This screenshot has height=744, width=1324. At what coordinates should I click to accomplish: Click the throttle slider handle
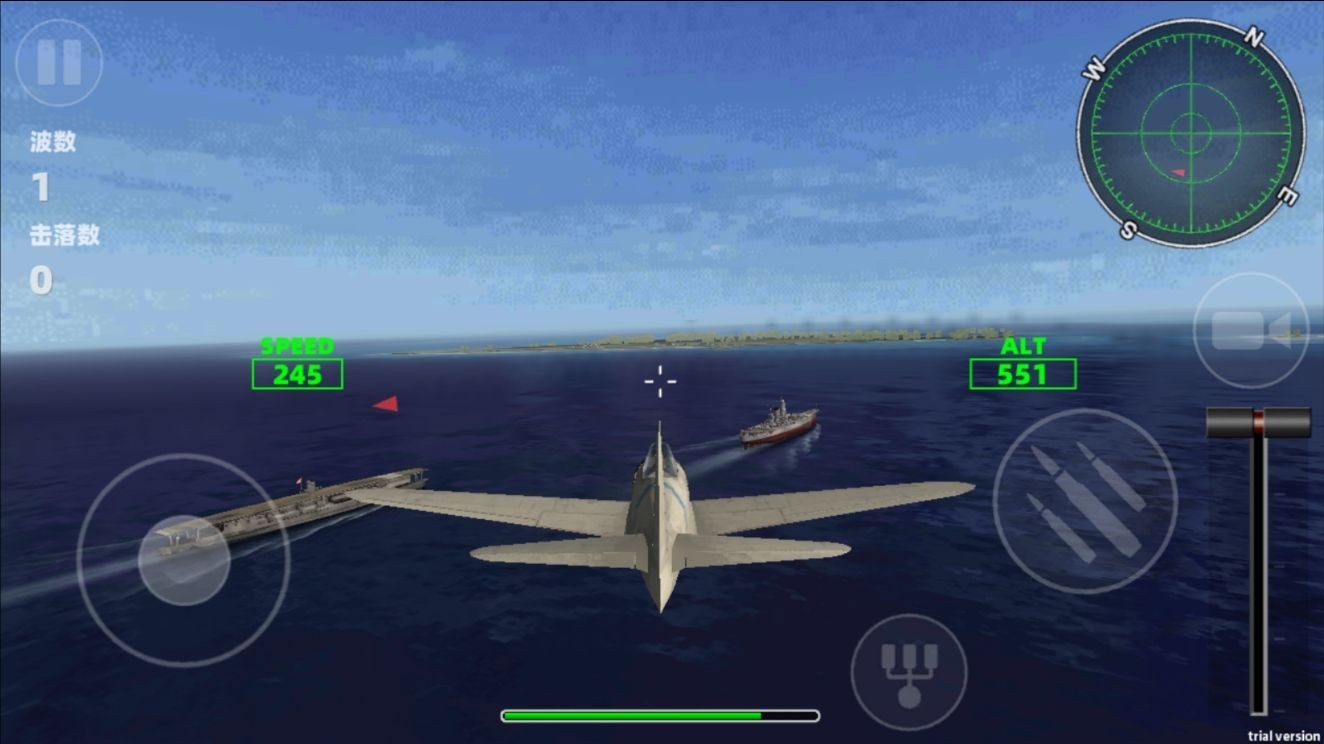coord(1258,422)
